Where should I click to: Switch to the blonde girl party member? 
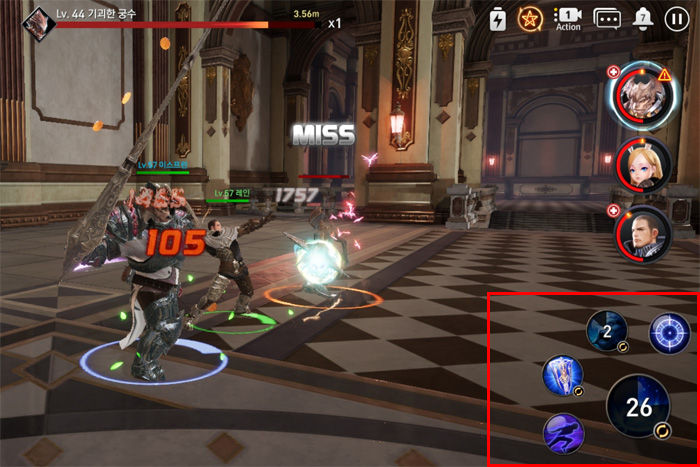[x=641, y=165]
